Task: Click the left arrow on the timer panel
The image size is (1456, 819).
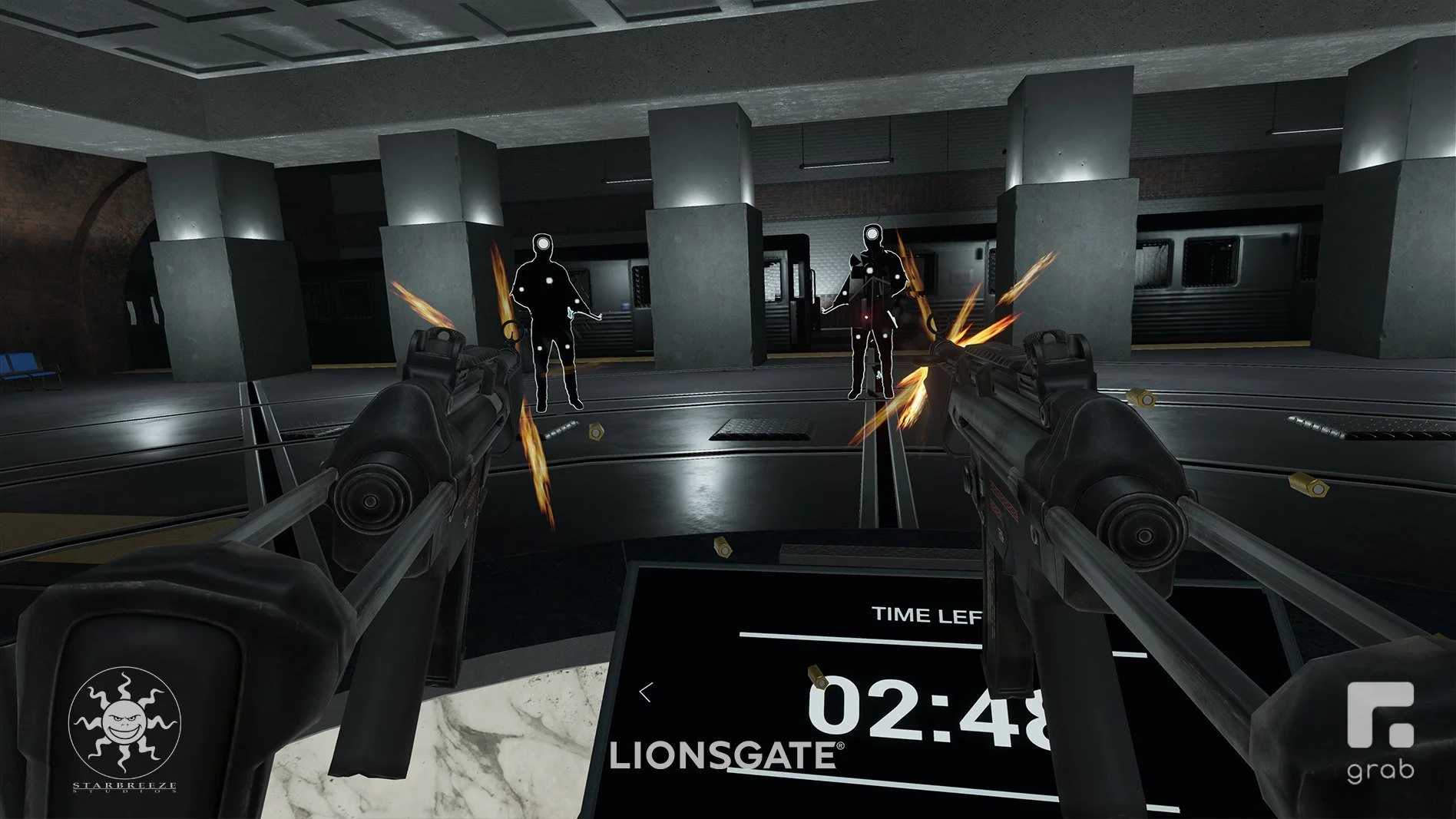Action: 646,692
